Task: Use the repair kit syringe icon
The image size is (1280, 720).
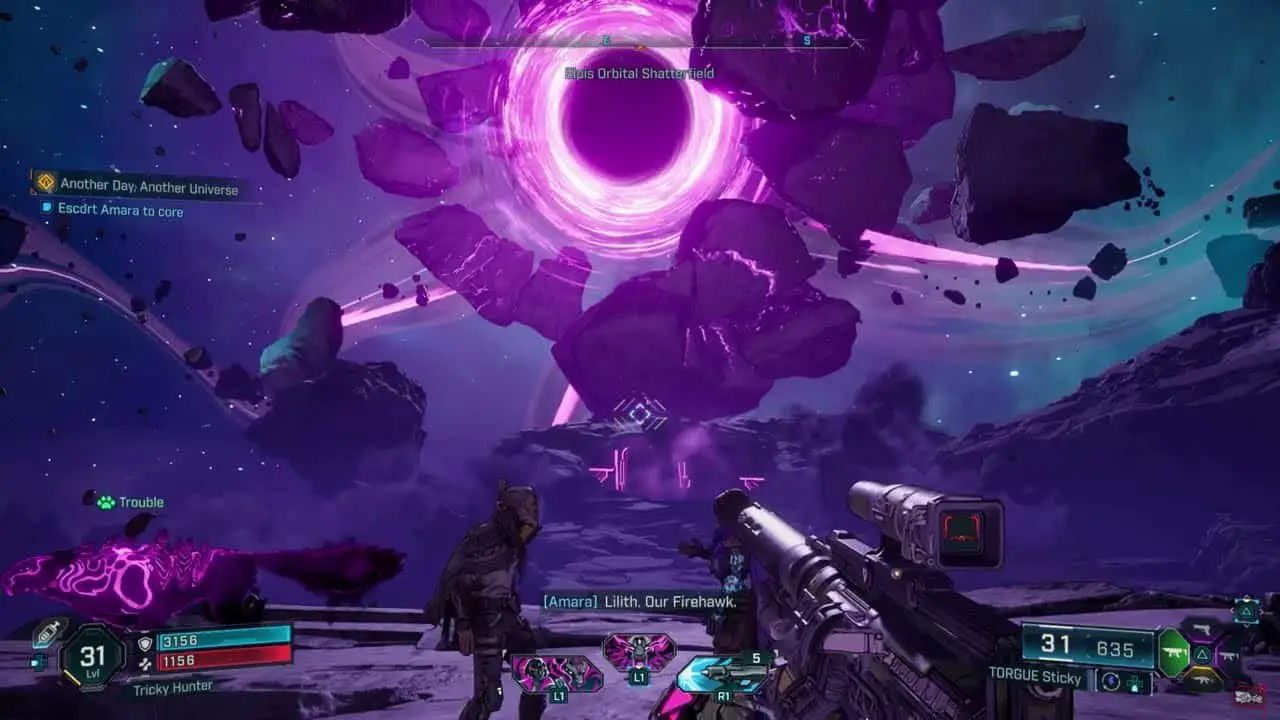Action: point(48,634)
